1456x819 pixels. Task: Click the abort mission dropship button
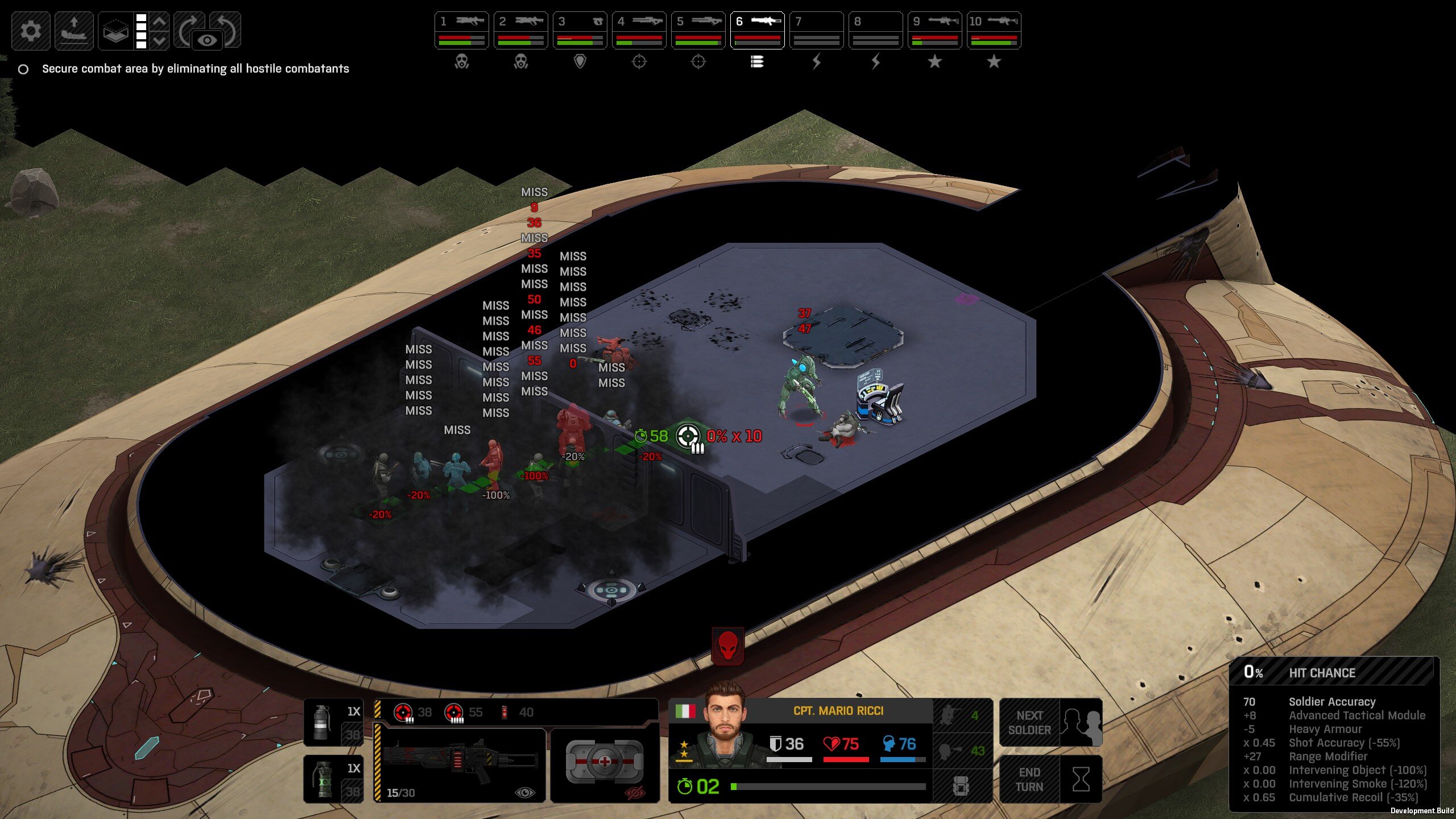click(x=74, y=31)
